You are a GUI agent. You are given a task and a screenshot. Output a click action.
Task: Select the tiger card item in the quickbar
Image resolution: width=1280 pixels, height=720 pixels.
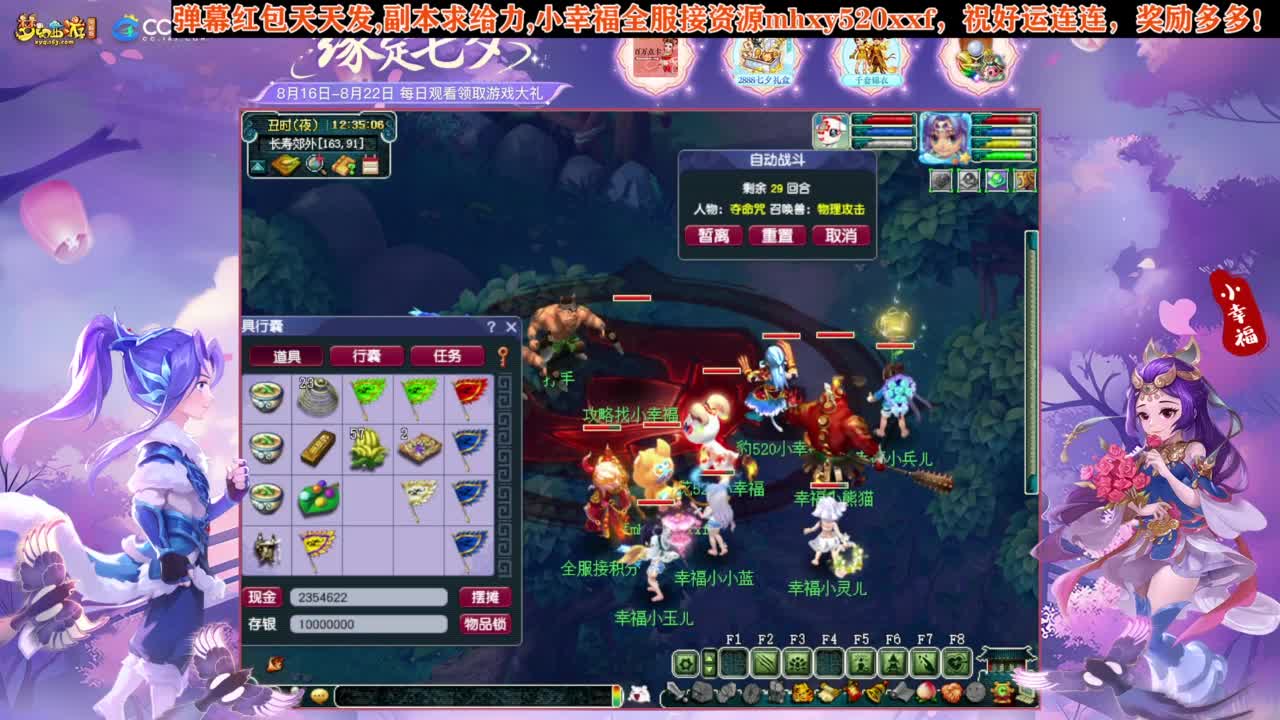802,691
